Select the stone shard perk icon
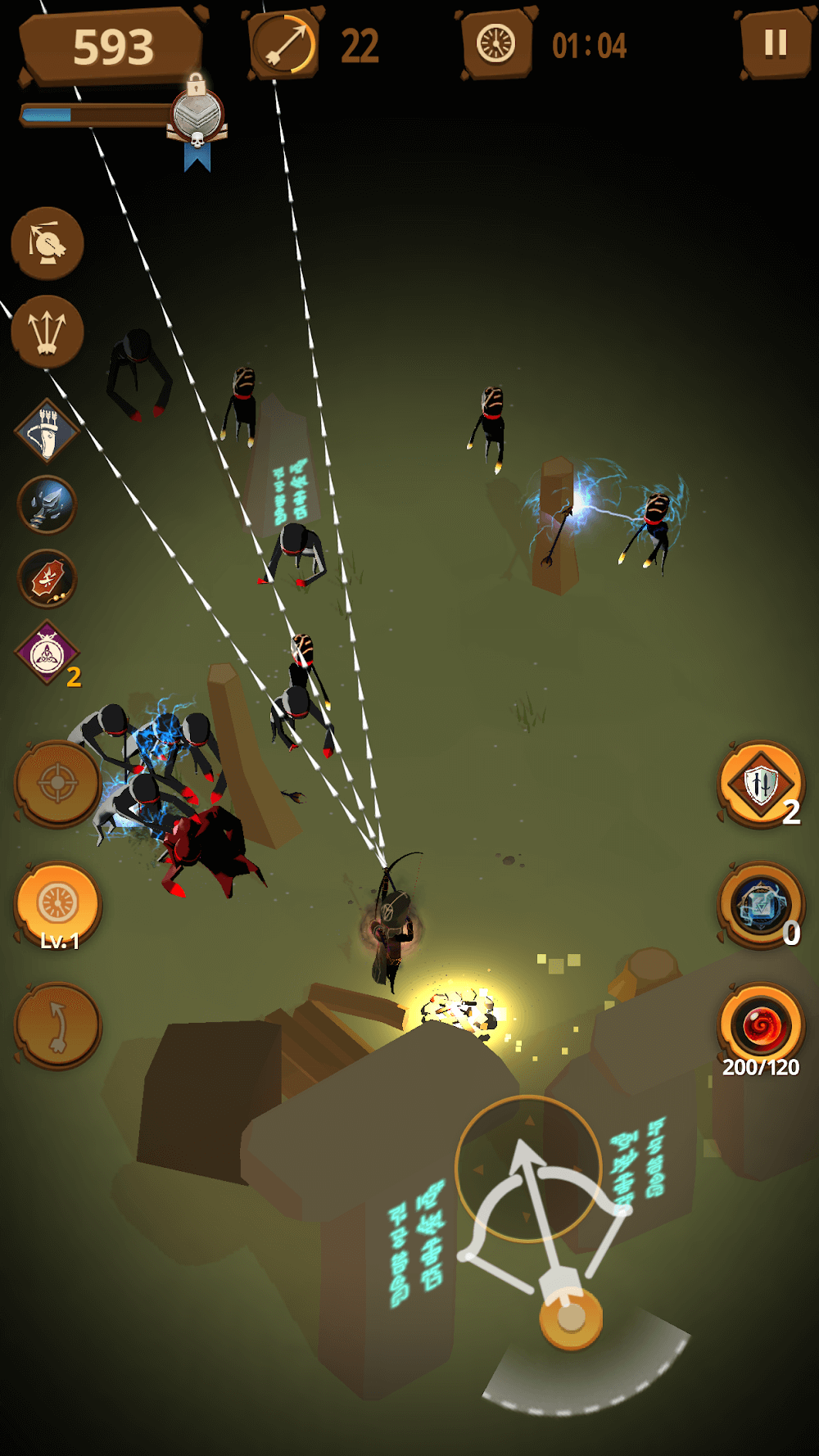This screenshot has height=1456, width=819. [47, 504]
